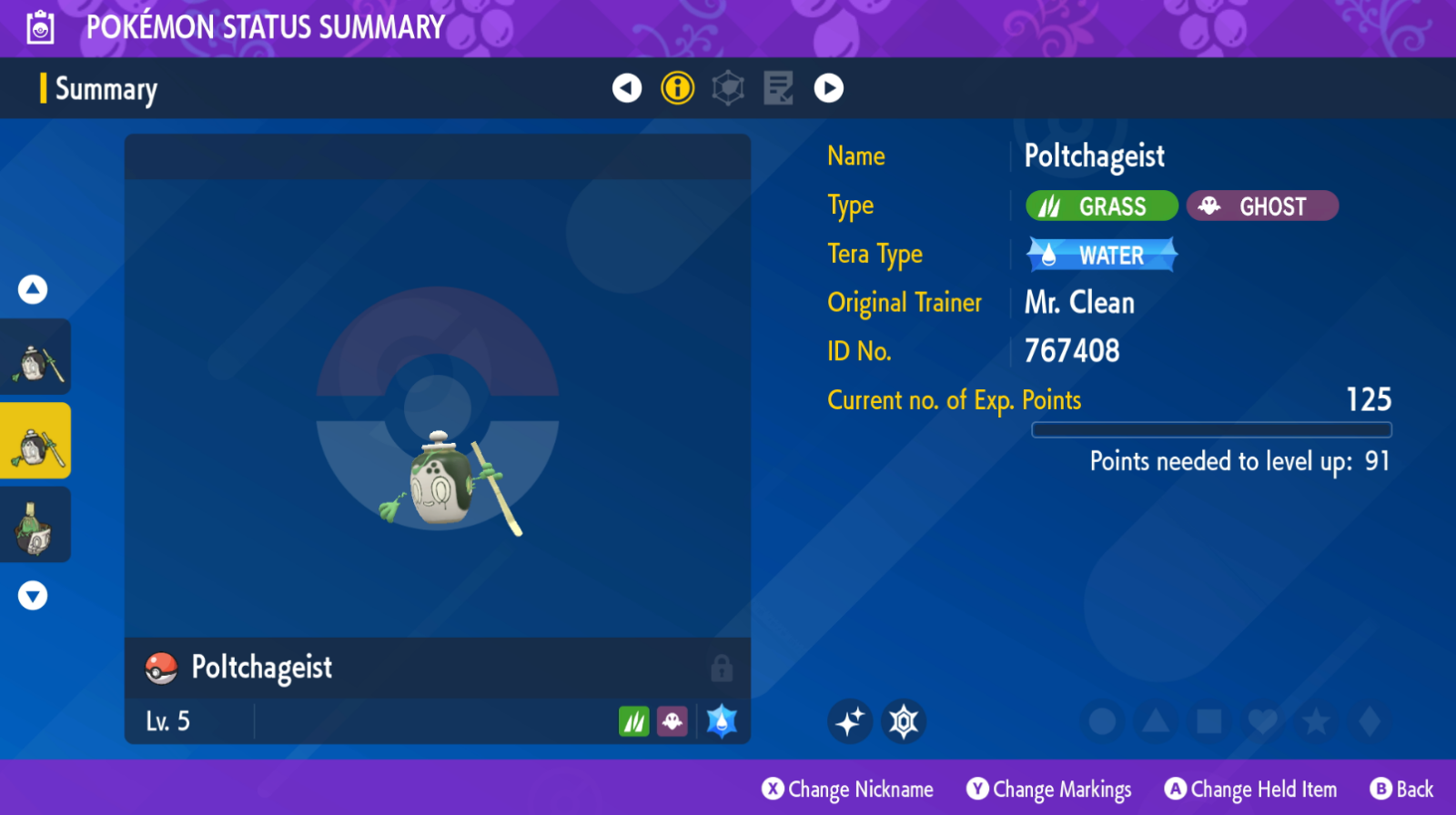Go to the previous summary page arrow
1456x815 pixels.
click(x=627, y=88)
